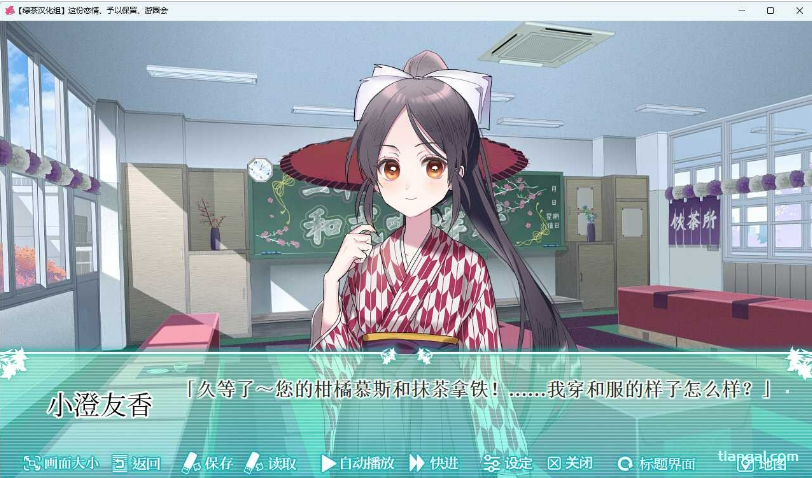Image resolution: width=812 pixels, height=478 pixels.
Task: Maximize the game window
Action: coord(770,10)
